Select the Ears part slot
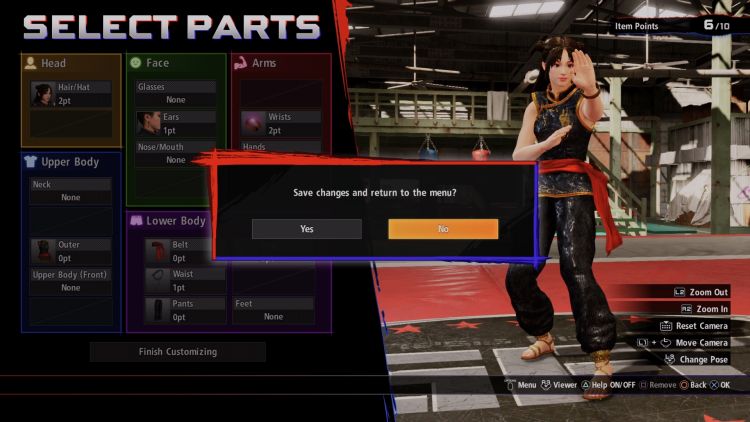Image resolution: width=750 pixels, height=422 pixels. click(176, 123)
